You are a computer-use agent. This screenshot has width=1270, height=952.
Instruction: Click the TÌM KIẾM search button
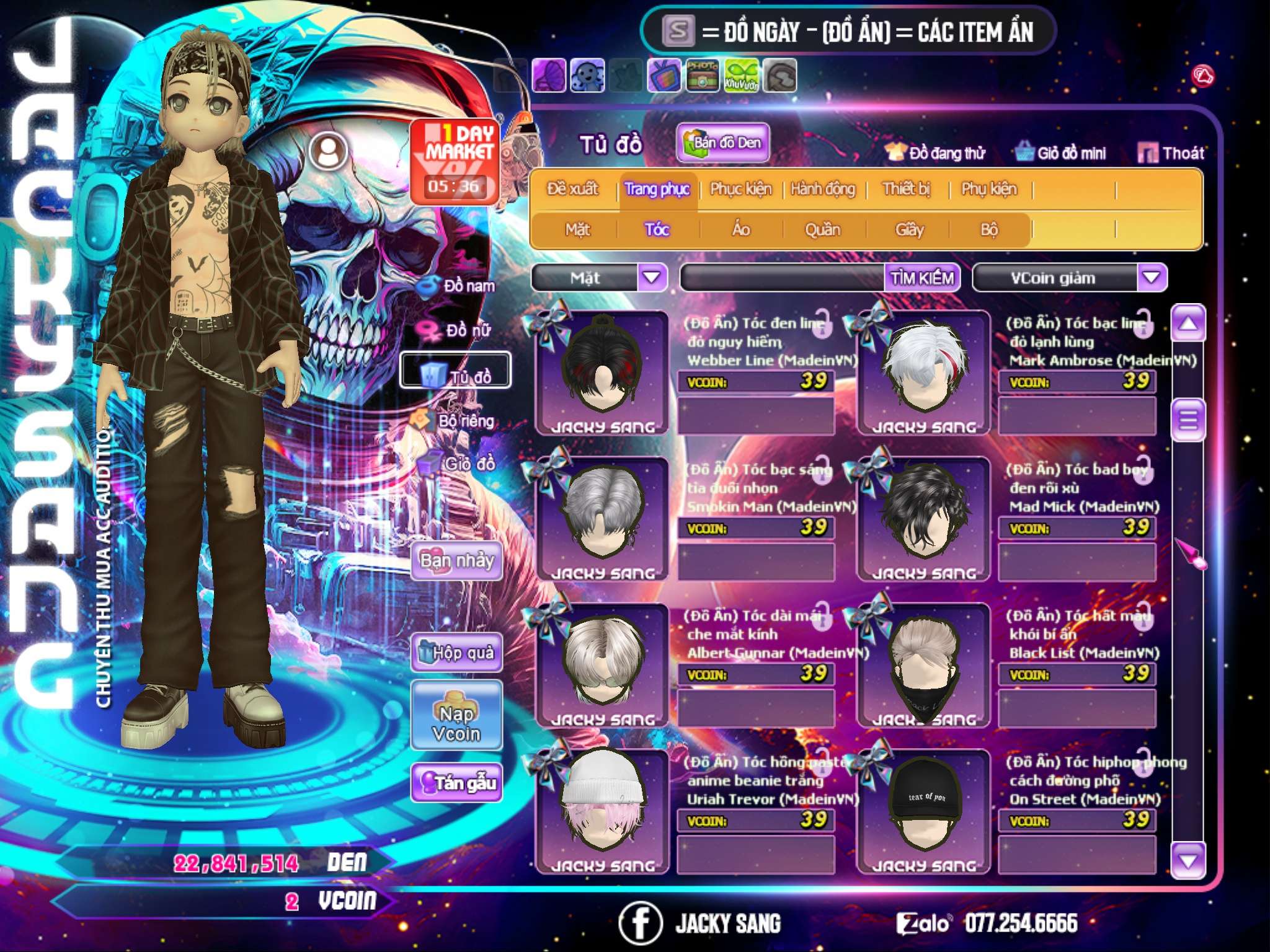click(922, 277)
